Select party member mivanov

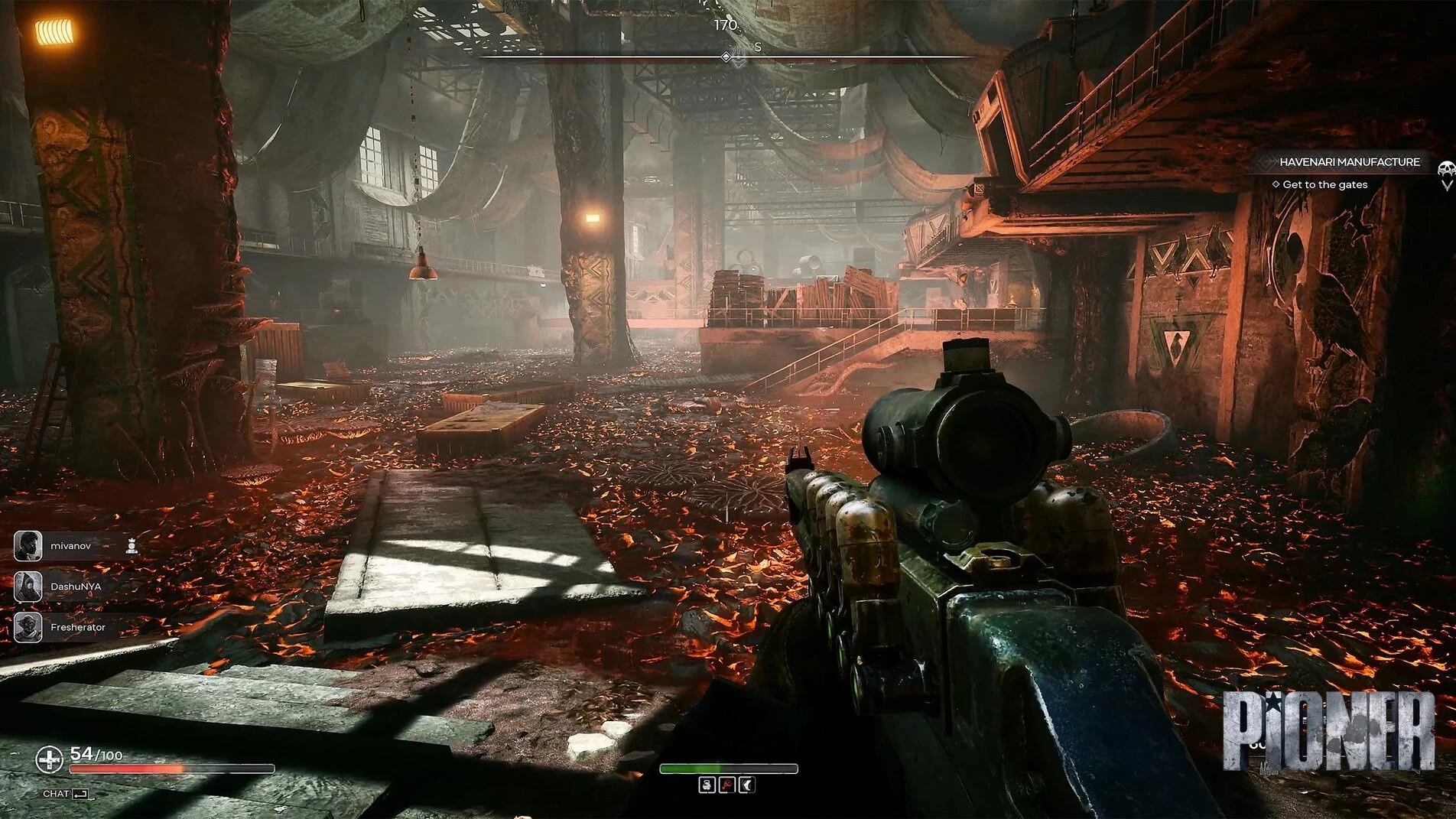pyautogui.click(x=70, y=546)
